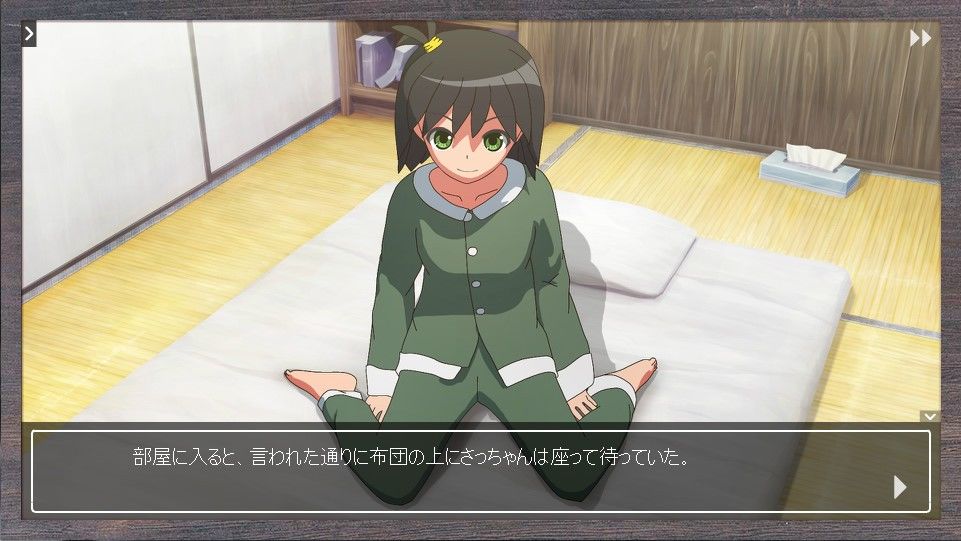Advance dialogue with the next arrow
The height and width of the screenshot is (541, 961).
(899, 487)
